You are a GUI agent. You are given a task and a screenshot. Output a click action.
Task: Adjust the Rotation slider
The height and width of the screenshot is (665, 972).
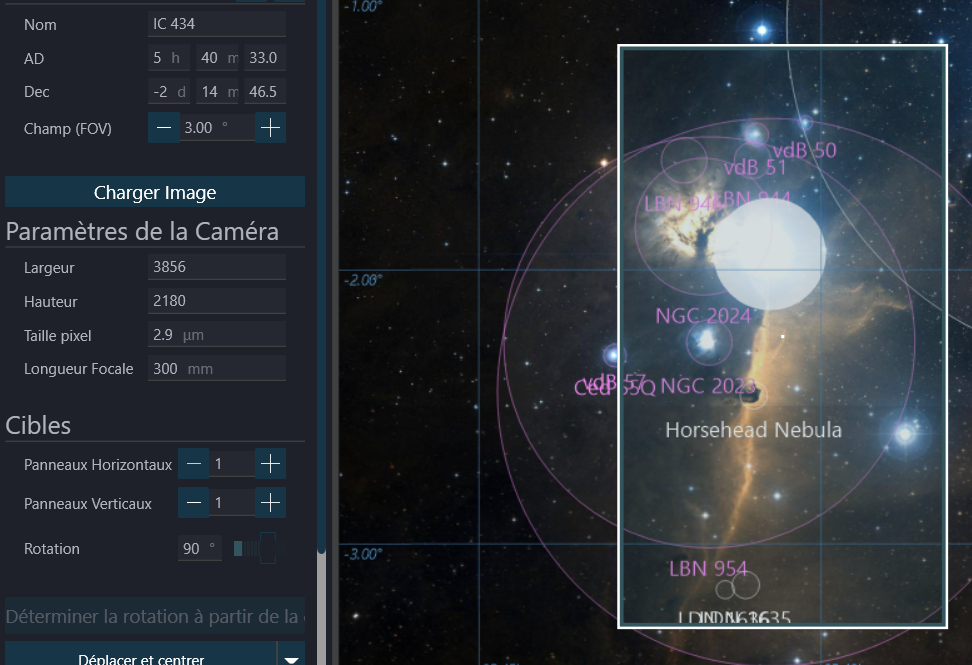point(256,549)
